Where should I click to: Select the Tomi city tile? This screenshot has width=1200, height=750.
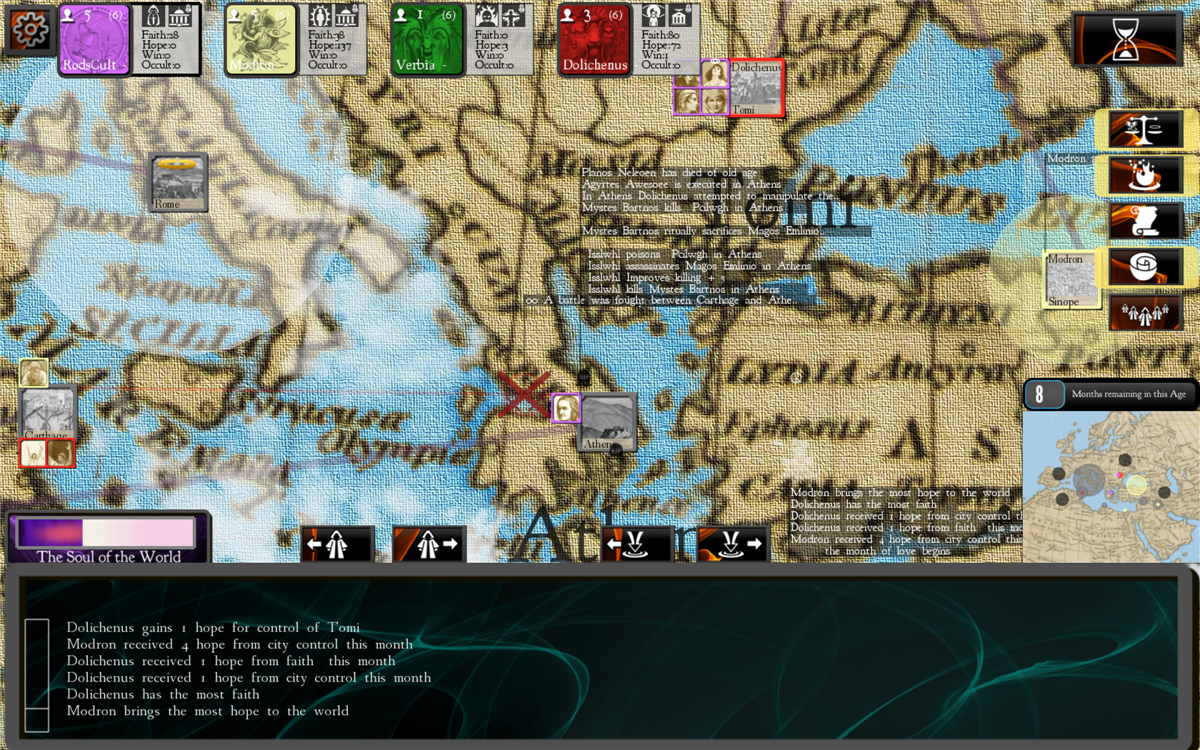click(x=756, y=88)
